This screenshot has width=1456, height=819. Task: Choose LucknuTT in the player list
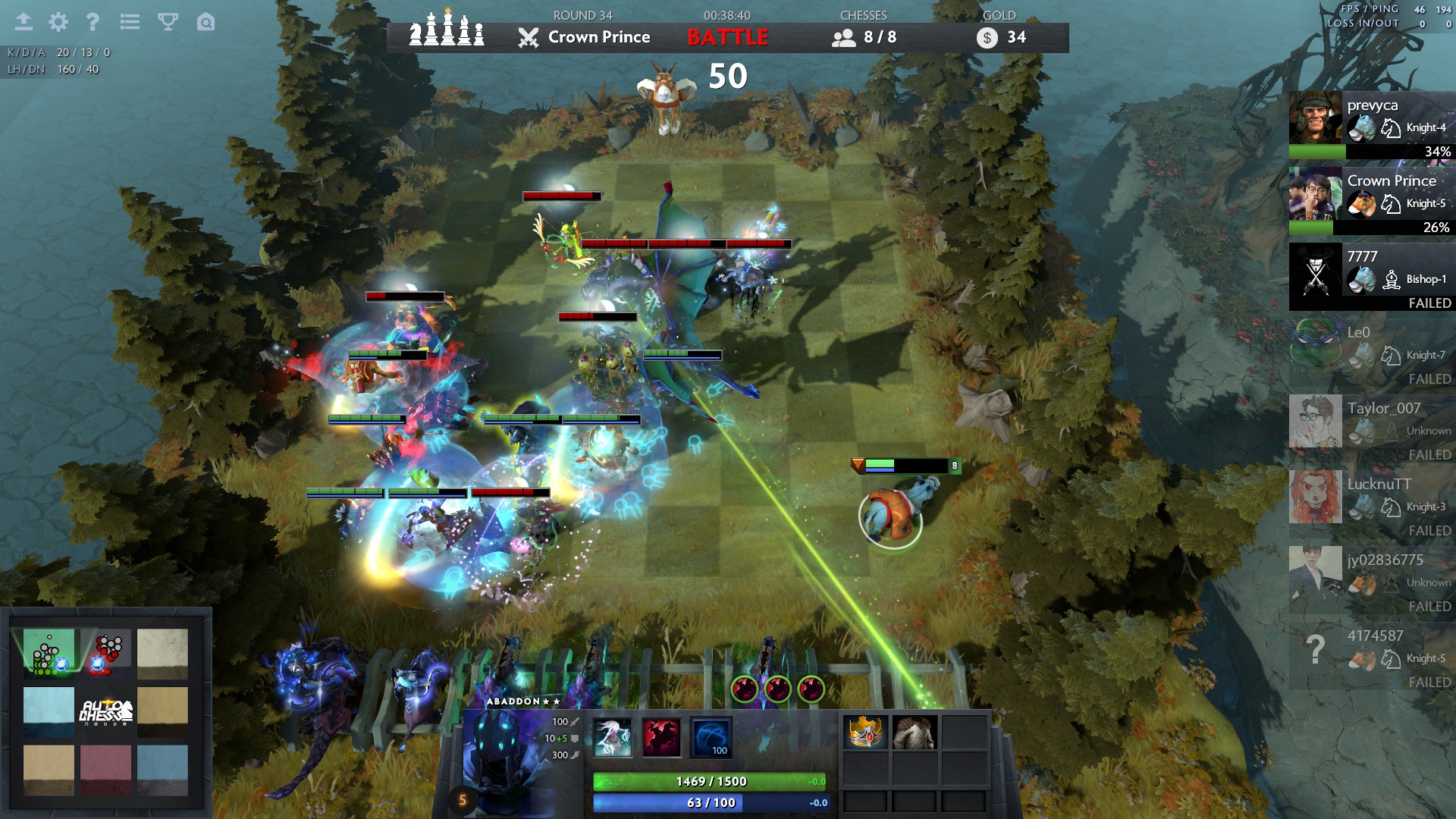pos(1371,504)
